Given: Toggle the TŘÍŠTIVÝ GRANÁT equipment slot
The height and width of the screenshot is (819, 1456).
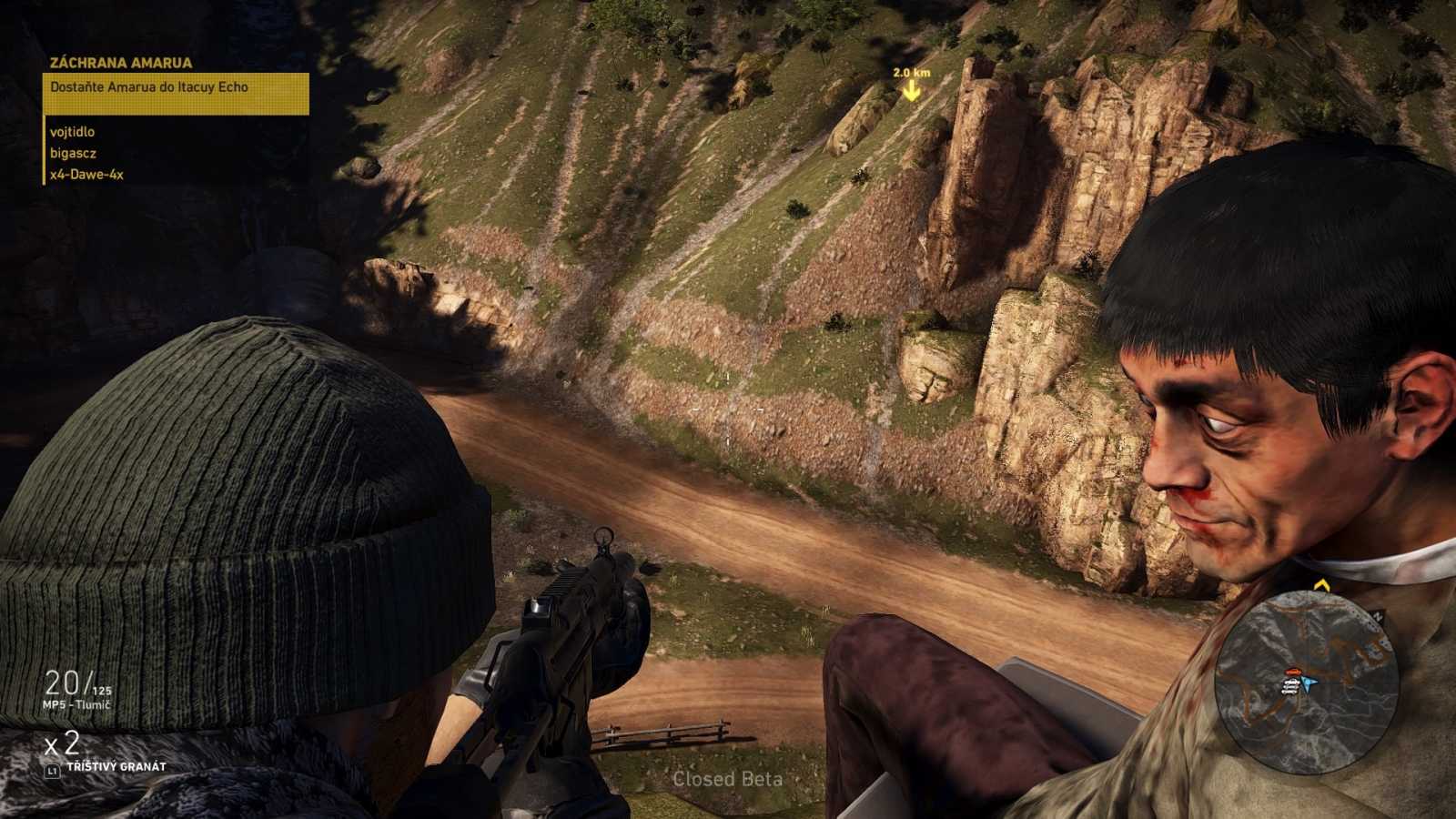Looking at the screenshot, I should 118,767.
